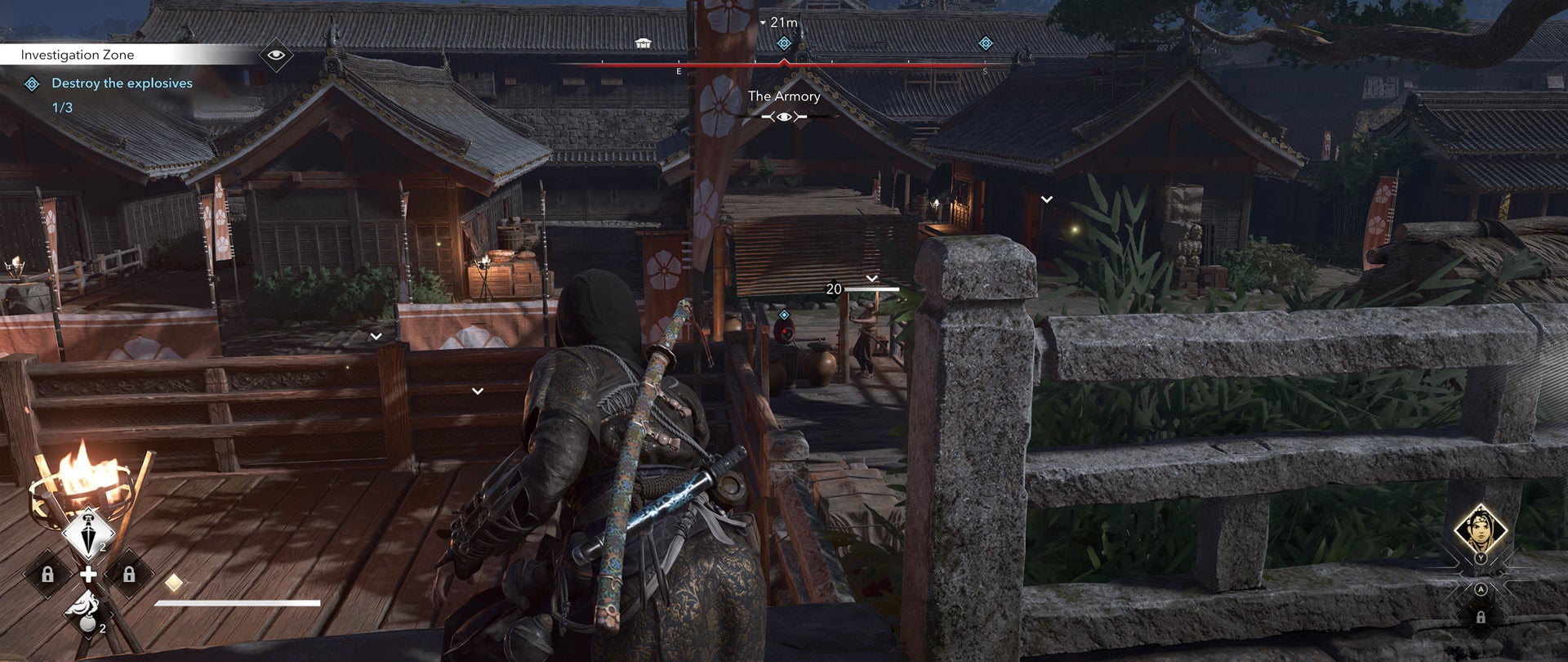Click the Investigation Zone header banner
The image size is (1568, 662).
[78, 55]
